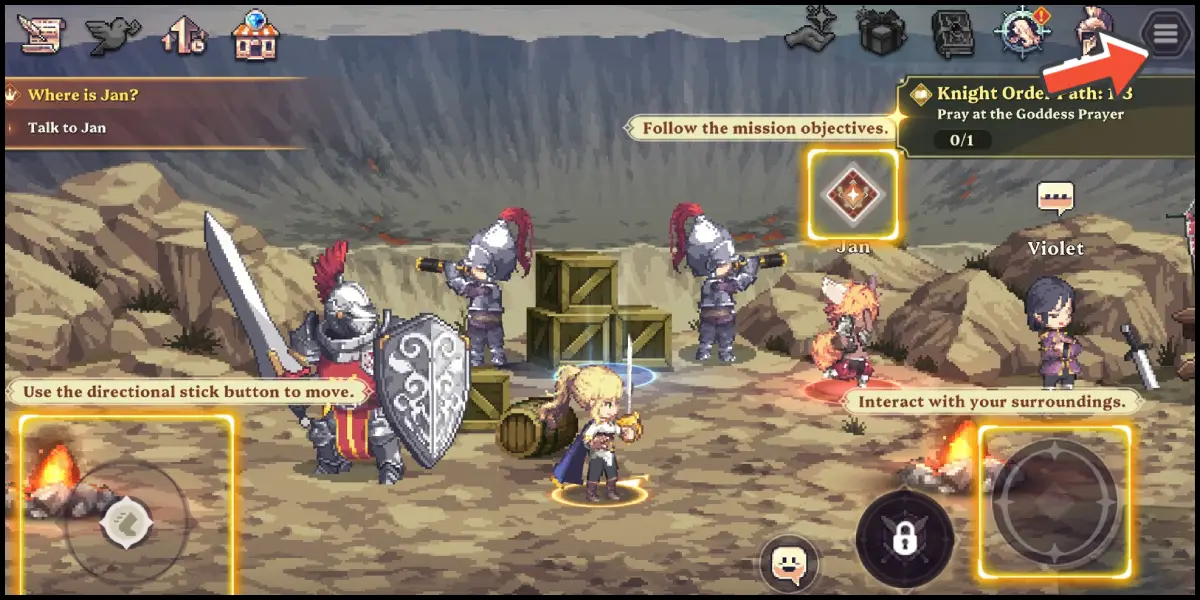Tap the highlighted diamond marker above Jan
This screenshot has width=1200, height=600.
[x=852, y=194]
